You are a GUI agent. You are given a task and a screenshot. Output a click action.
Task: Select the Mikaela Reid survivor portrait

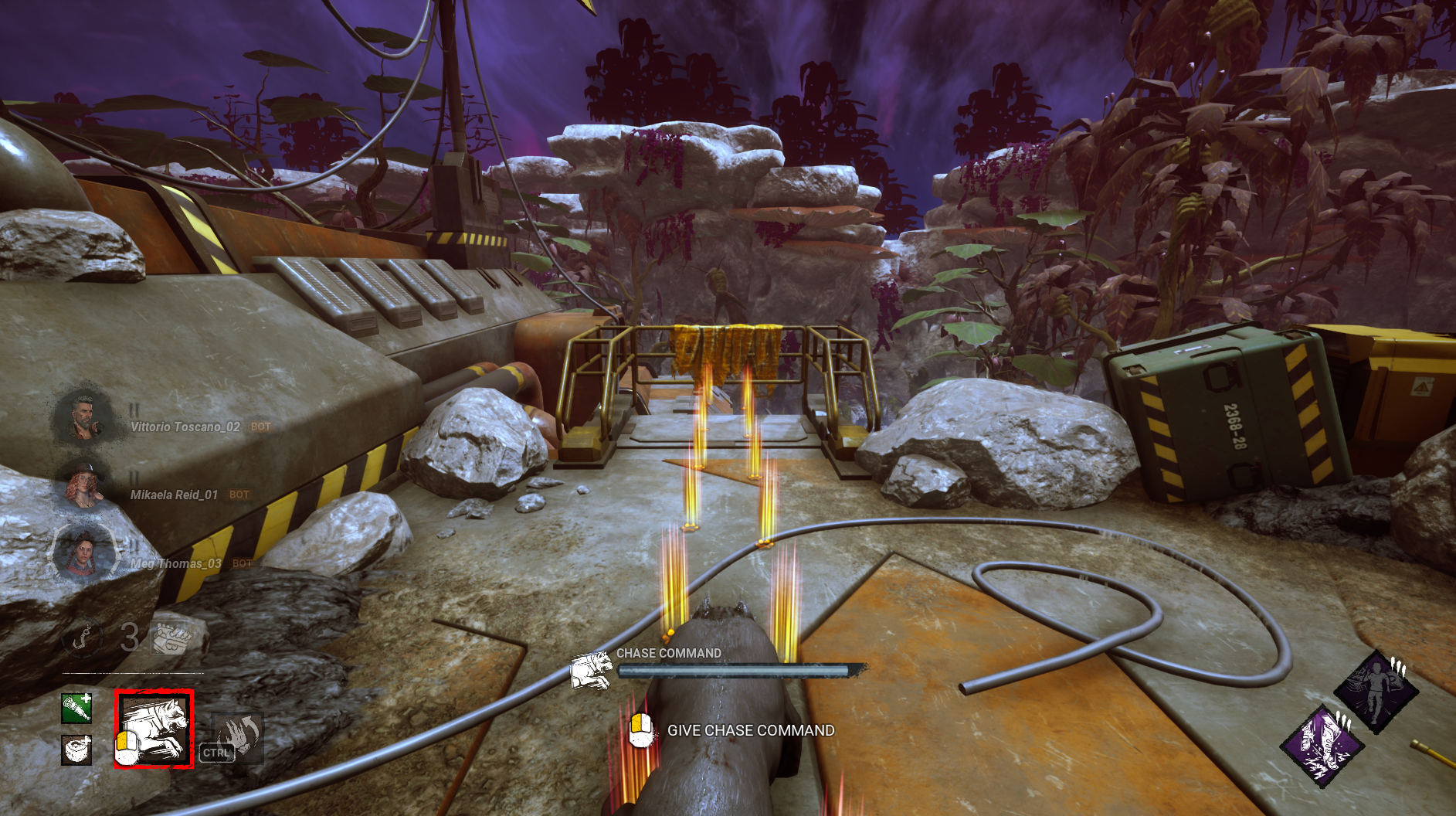click(x=82, y=487)
